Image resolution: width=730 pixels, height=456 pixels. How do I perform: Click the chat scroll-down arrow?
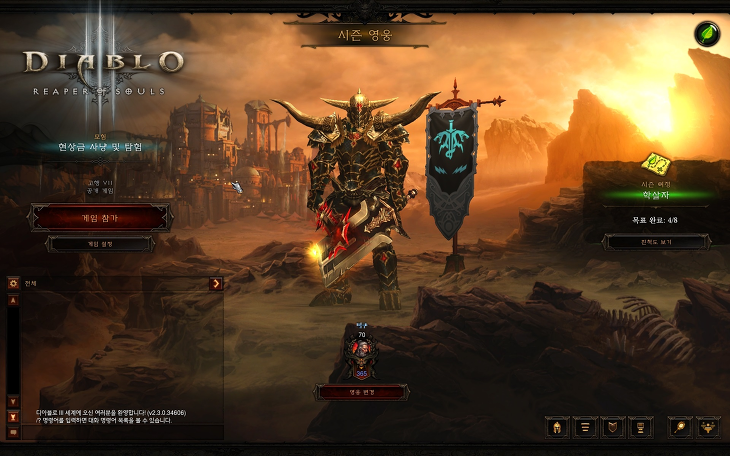click(x=14, y=402)
